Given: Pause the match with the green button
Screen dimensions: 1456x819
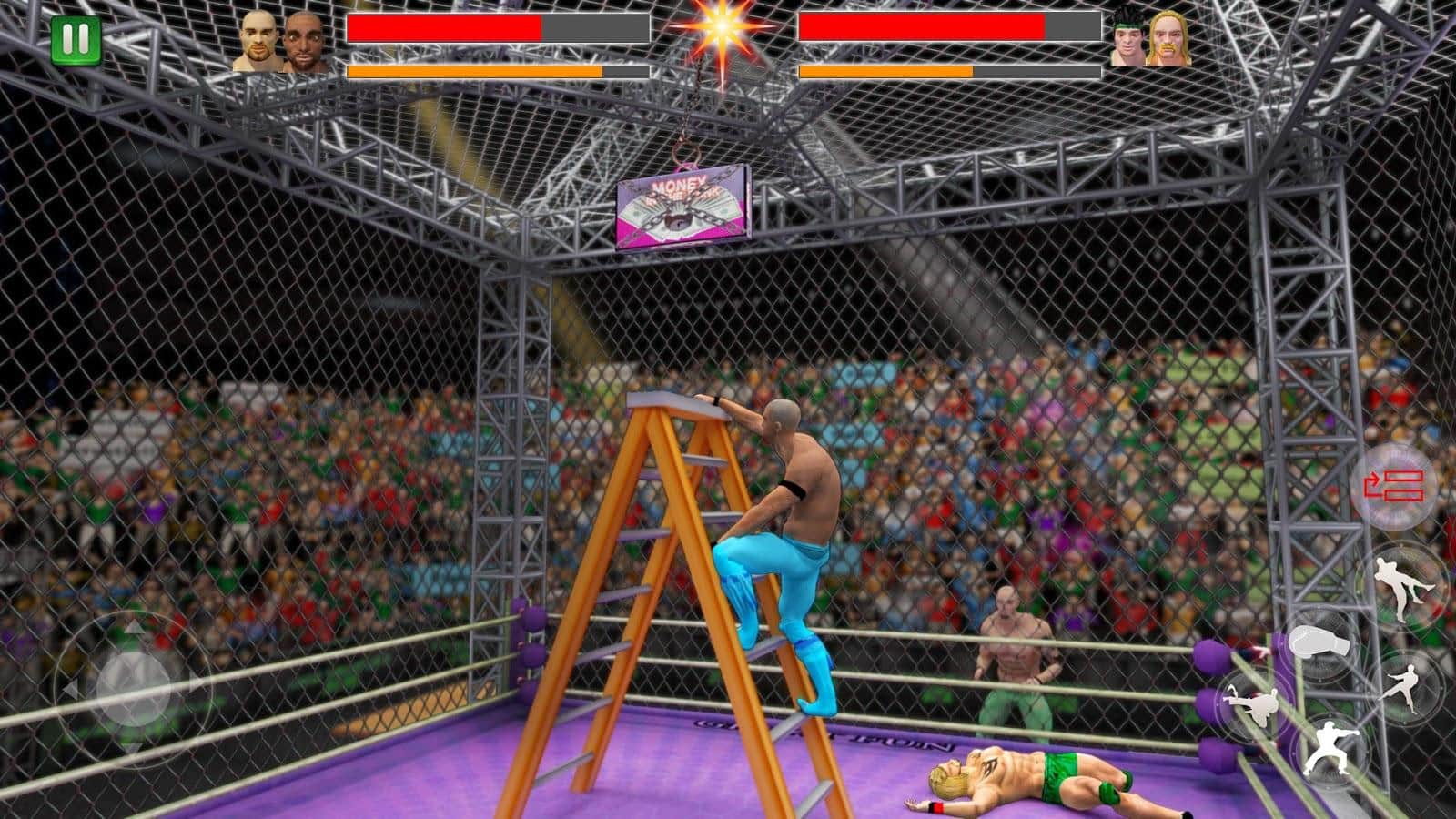Looking at the screenshot, I should 76,40.
